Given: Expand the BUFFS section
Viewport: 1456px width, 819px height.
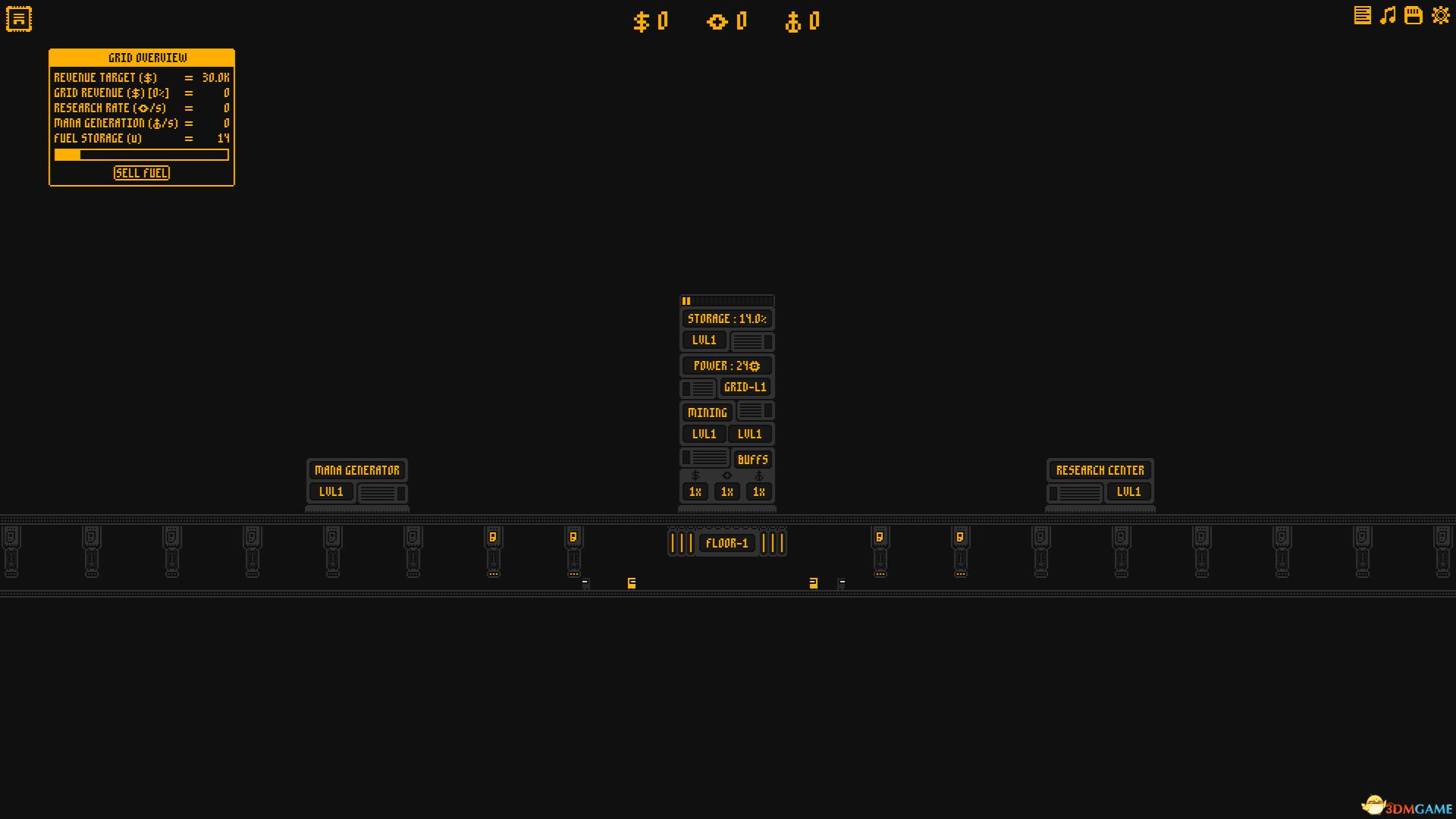Looking at the screenshot, I should pyautogui.click(x=753, y=460).
